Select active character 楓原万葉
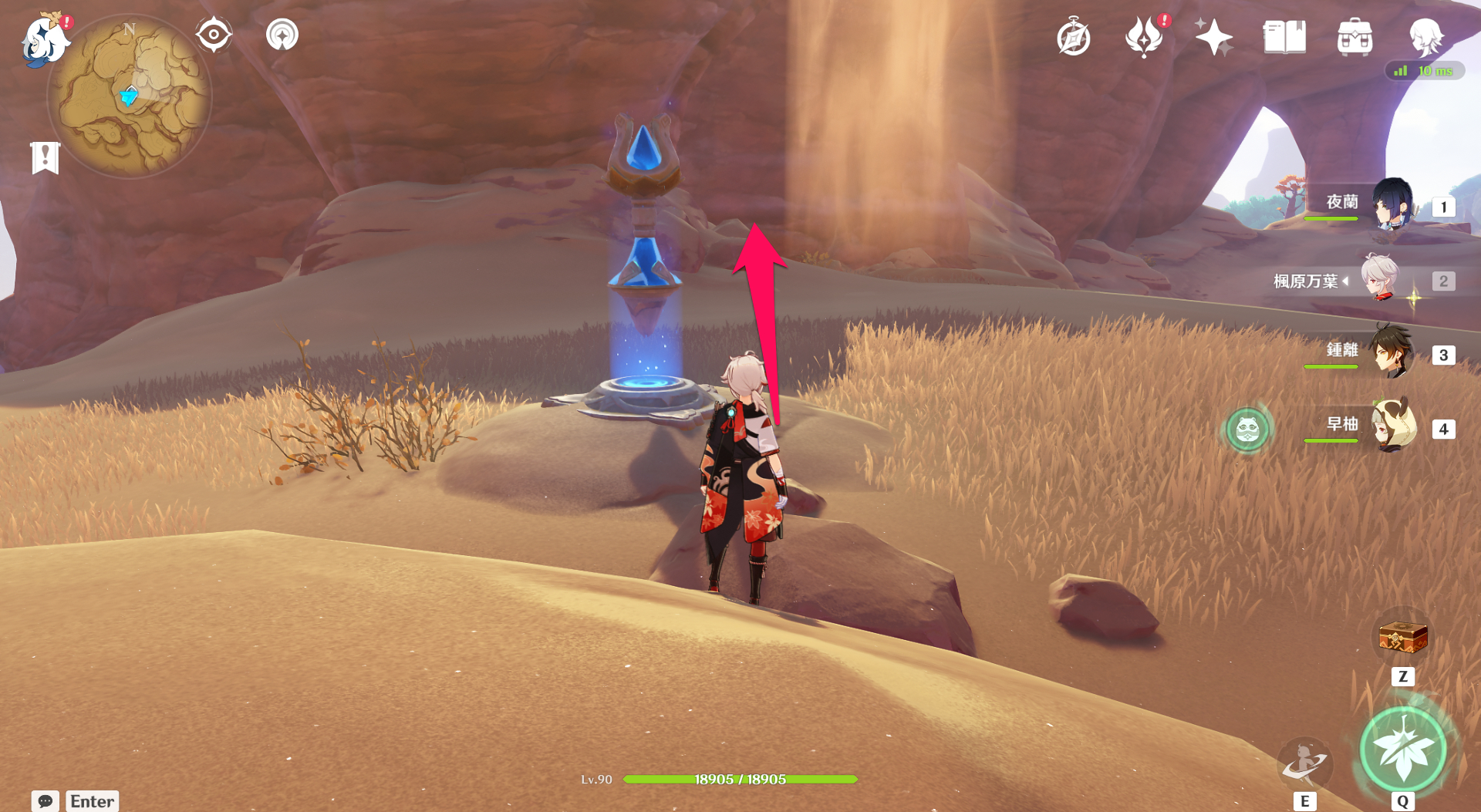 [1379, 279]
